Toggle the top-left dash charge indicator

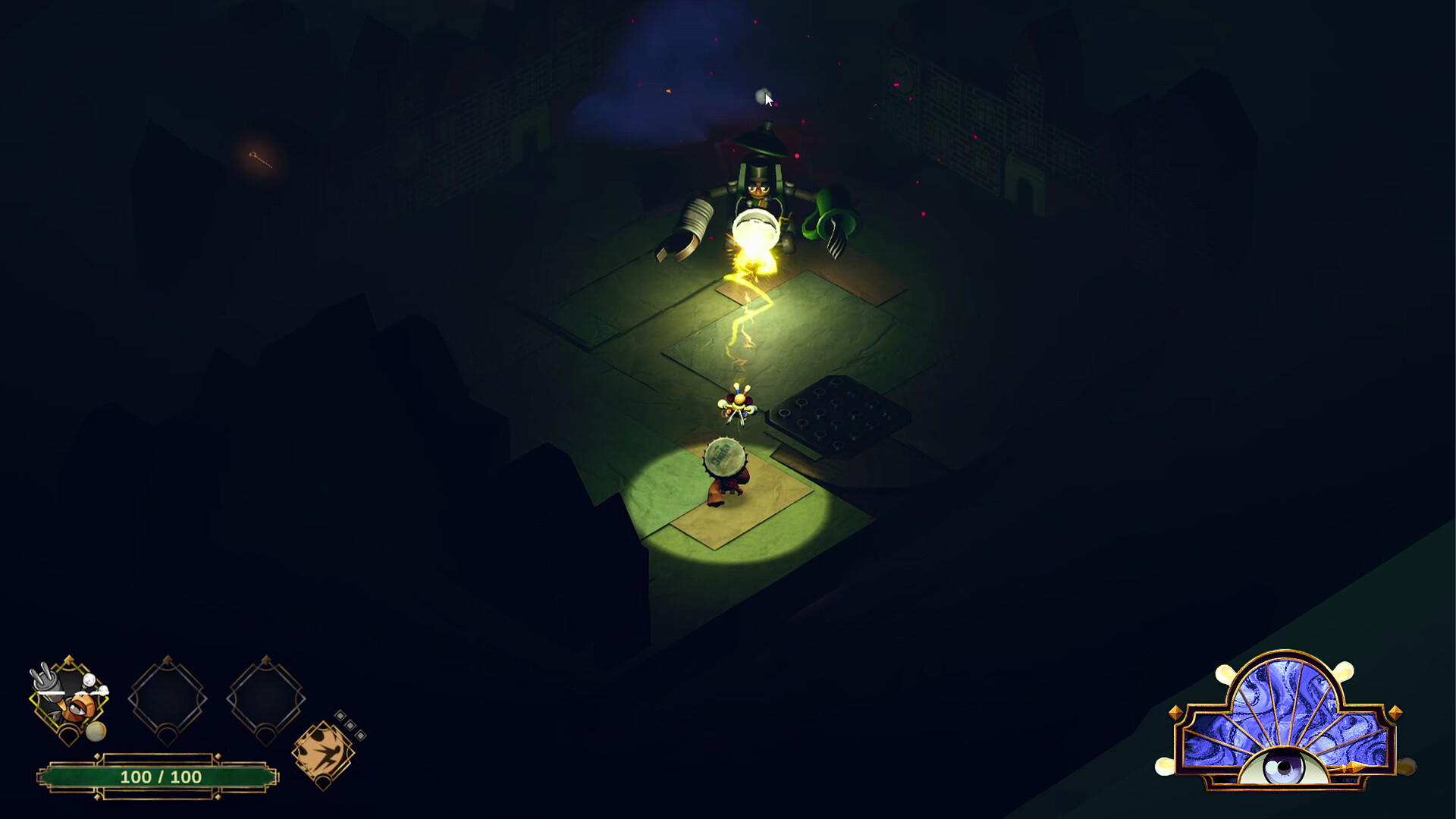coord(340,715)
